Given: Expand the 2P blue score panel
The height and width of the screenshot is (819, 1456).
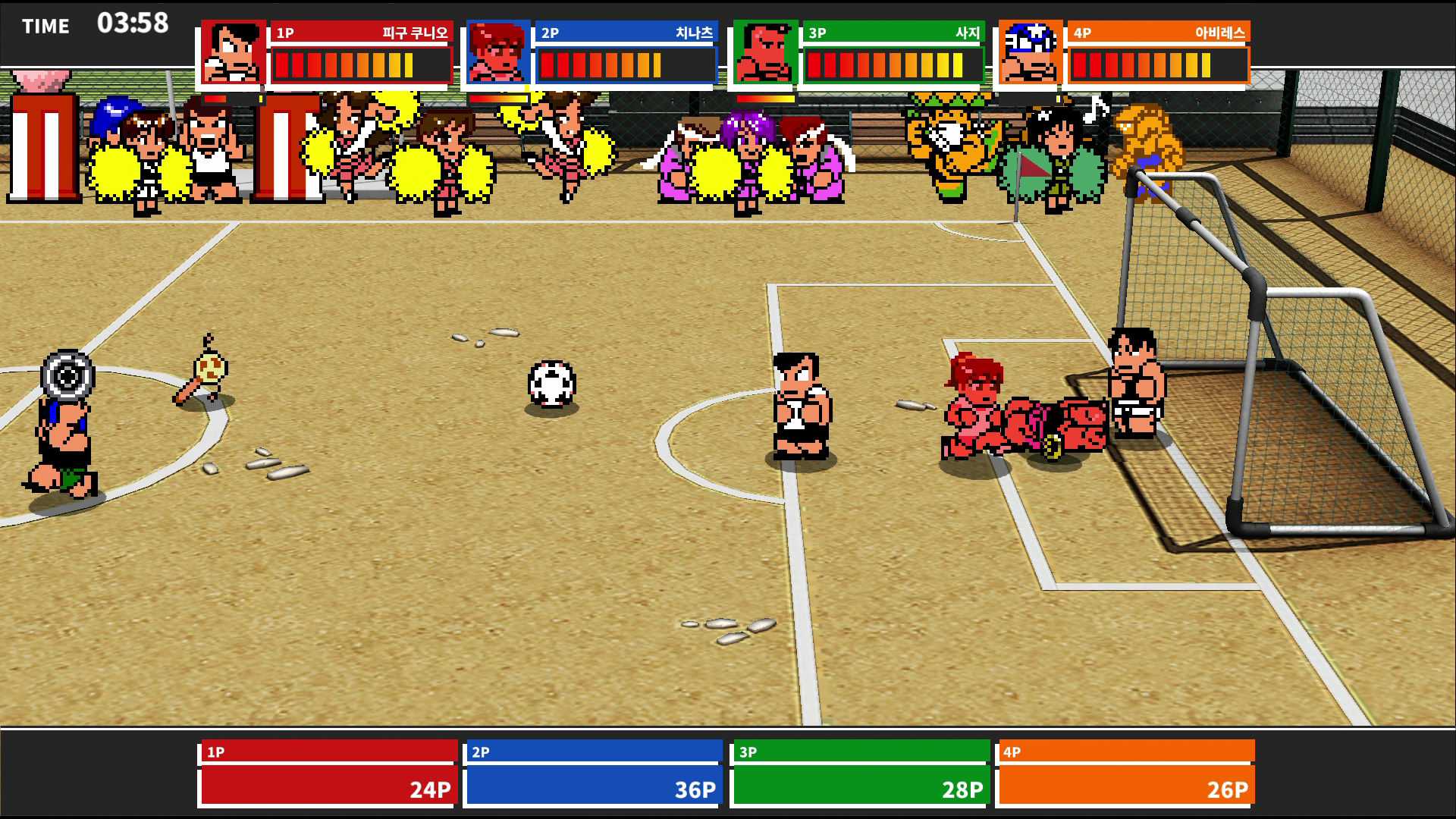Looking at the screenshot, I should (x=593, y=773).
